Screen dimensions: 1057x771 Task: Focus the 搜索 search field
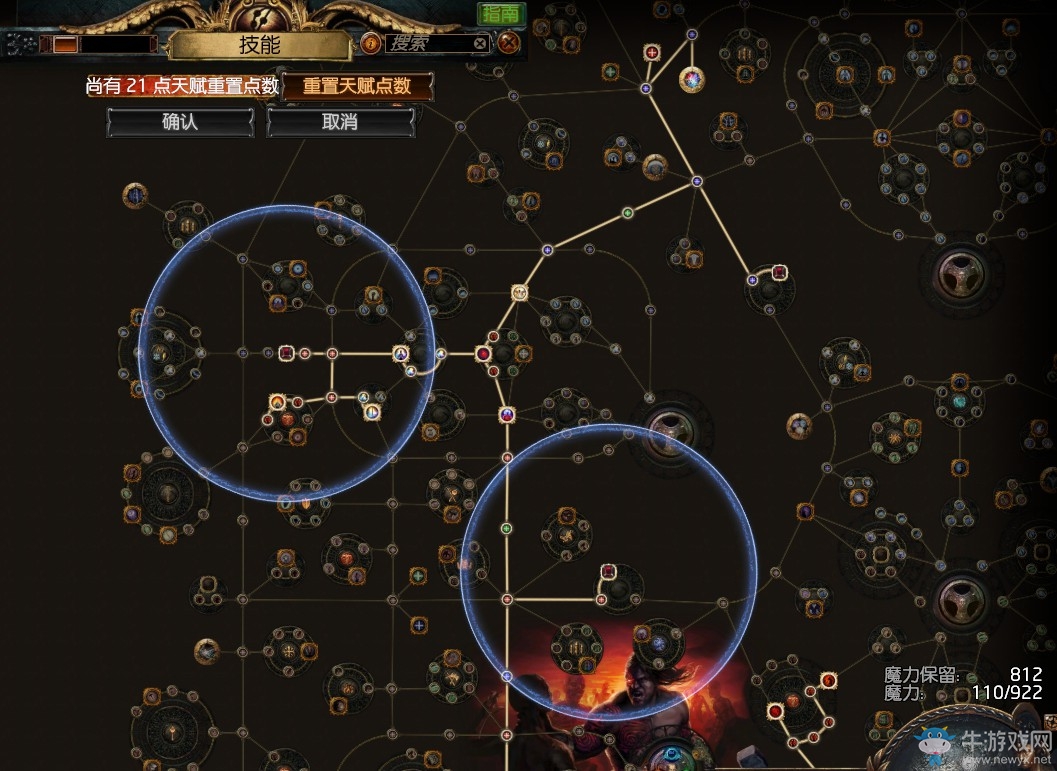tap(425, 44)
